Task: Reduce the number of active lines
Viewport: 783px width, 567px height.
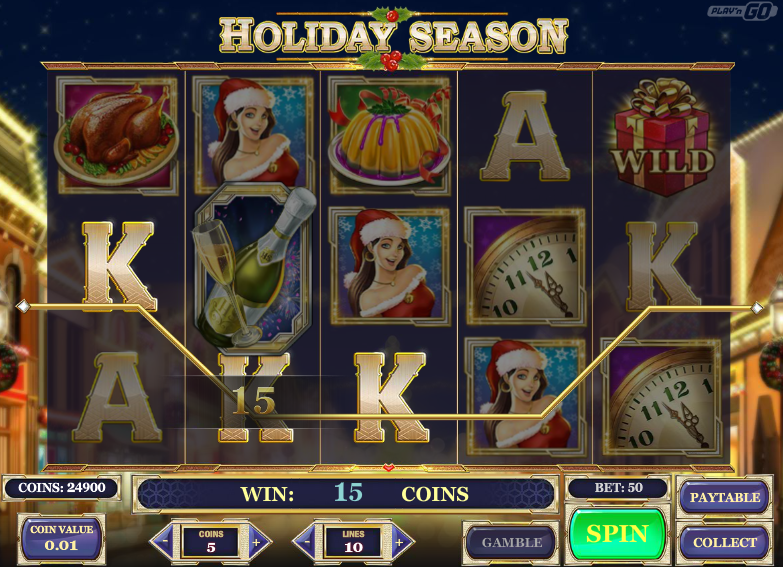Action: click(306, 542)
